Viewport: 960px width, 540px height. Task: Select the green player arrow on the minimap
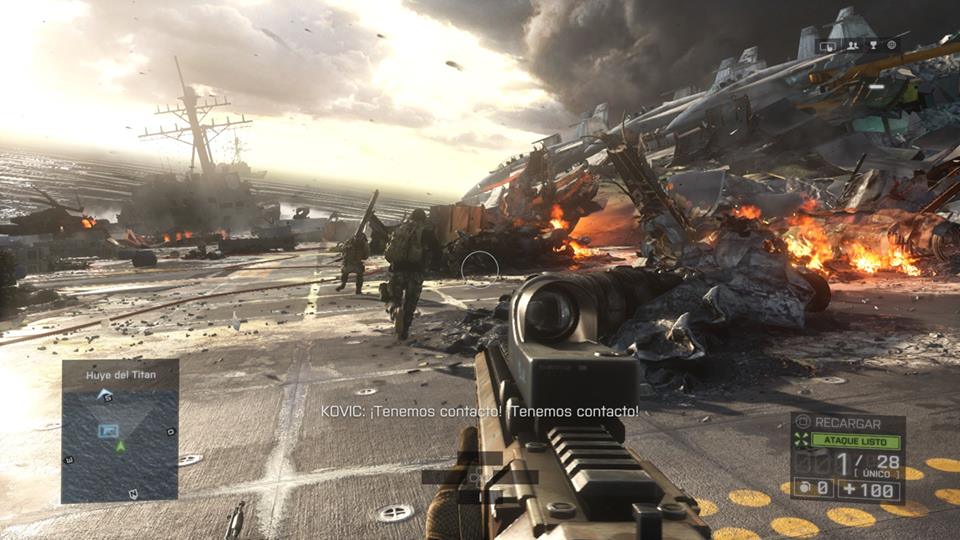120,446
